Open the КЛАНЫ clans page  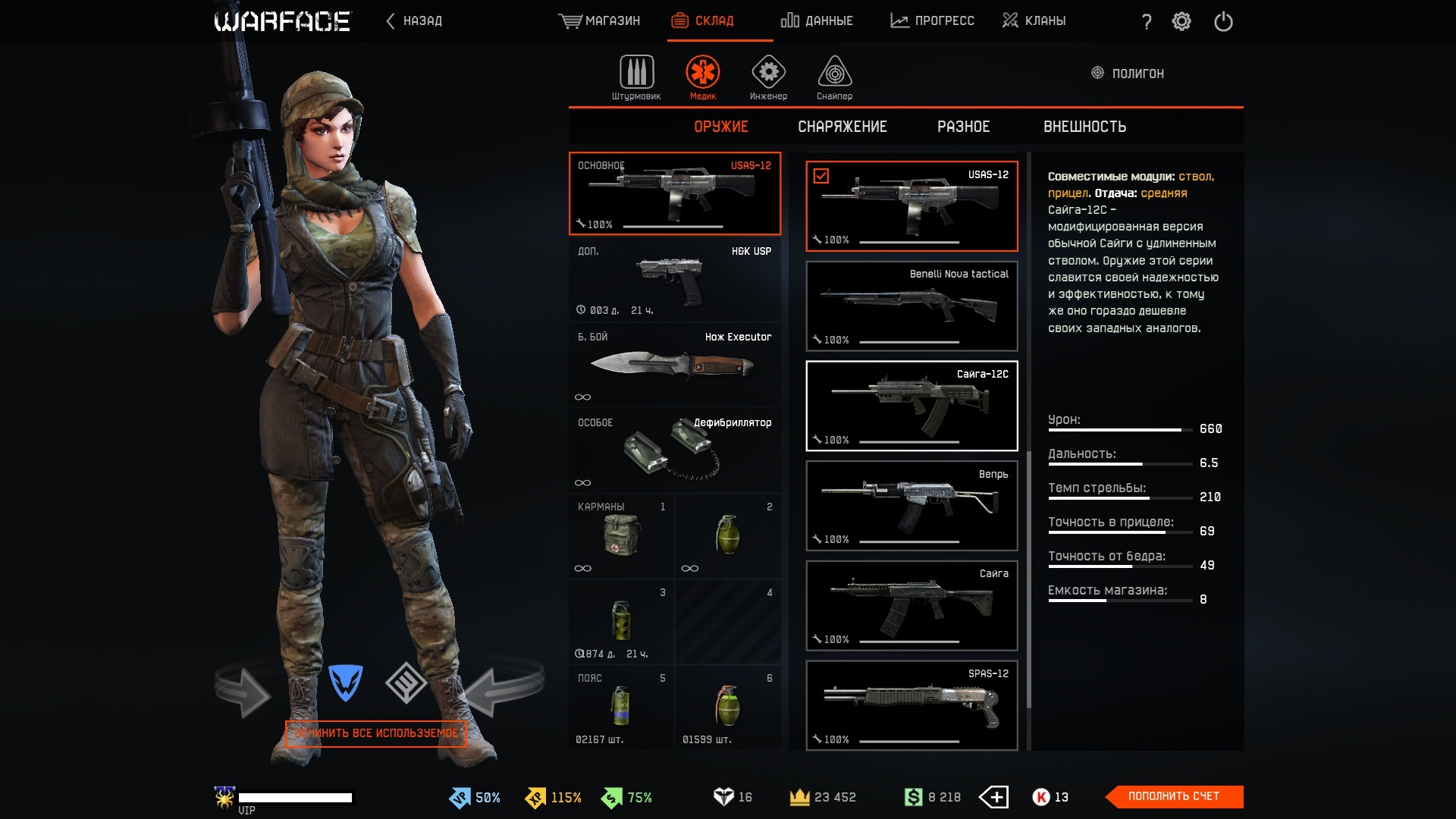coord(1034,21)
